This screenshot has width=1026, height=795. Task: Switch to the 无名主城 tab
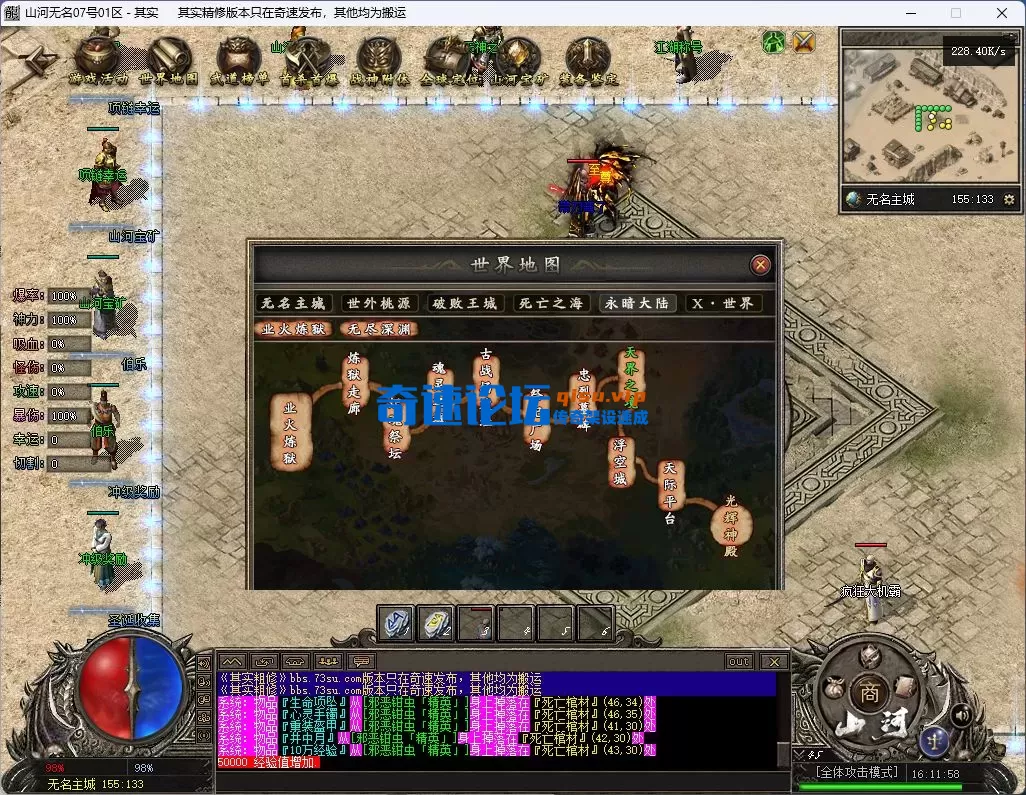pos(293,303)
